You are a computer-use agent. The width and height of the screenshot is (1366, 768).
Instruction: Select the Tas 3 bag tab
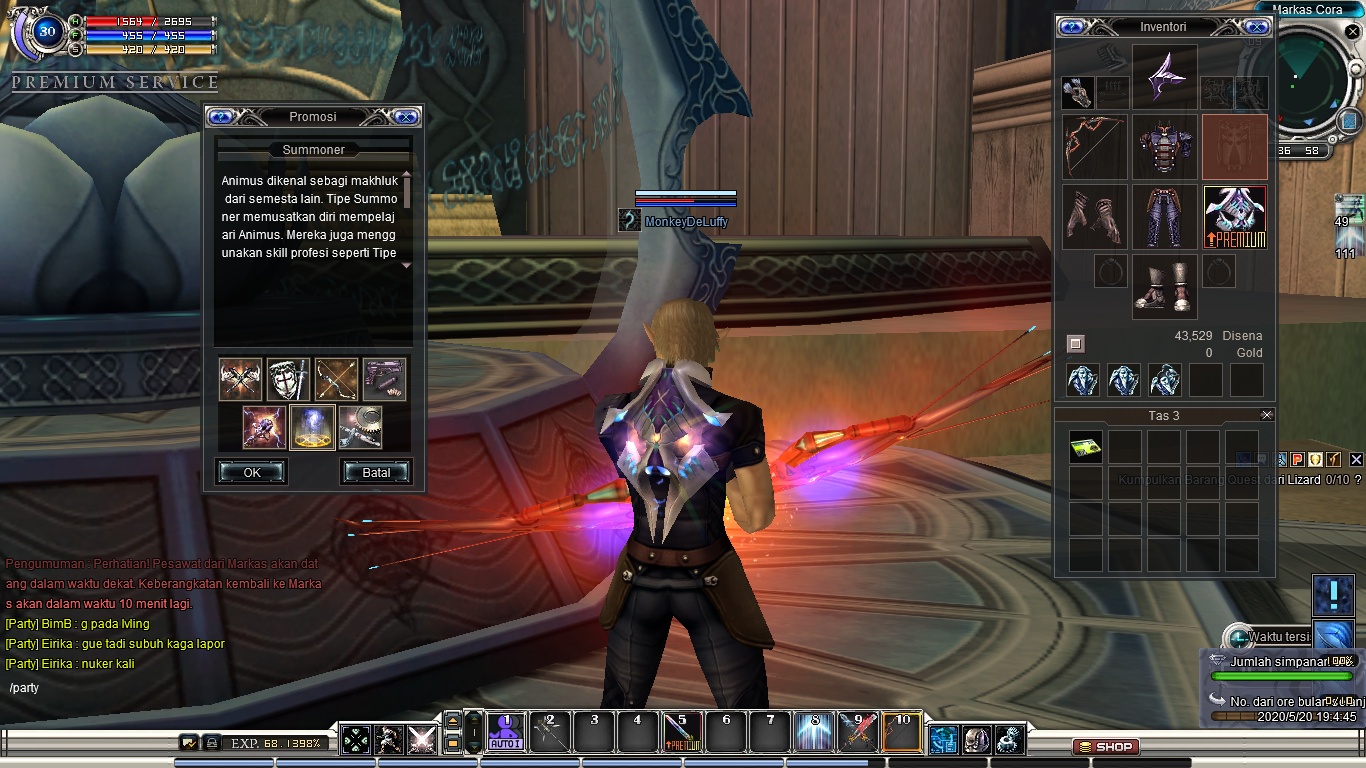pos(1163,414)
